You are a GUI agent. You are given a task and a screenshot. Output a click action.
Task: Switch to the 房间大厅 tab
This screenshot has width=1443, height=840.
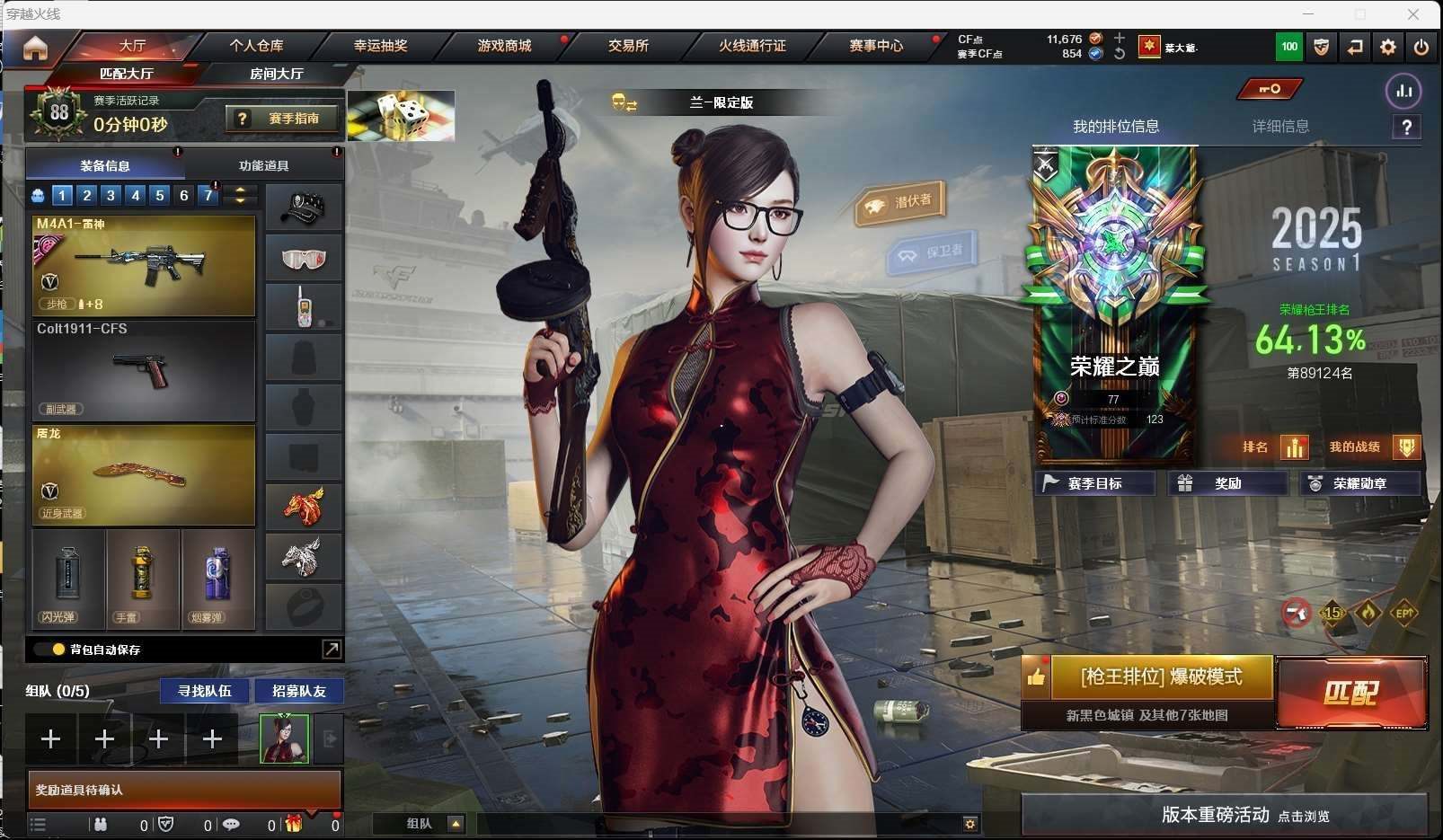pyautogui.click(x=276, y=74)
